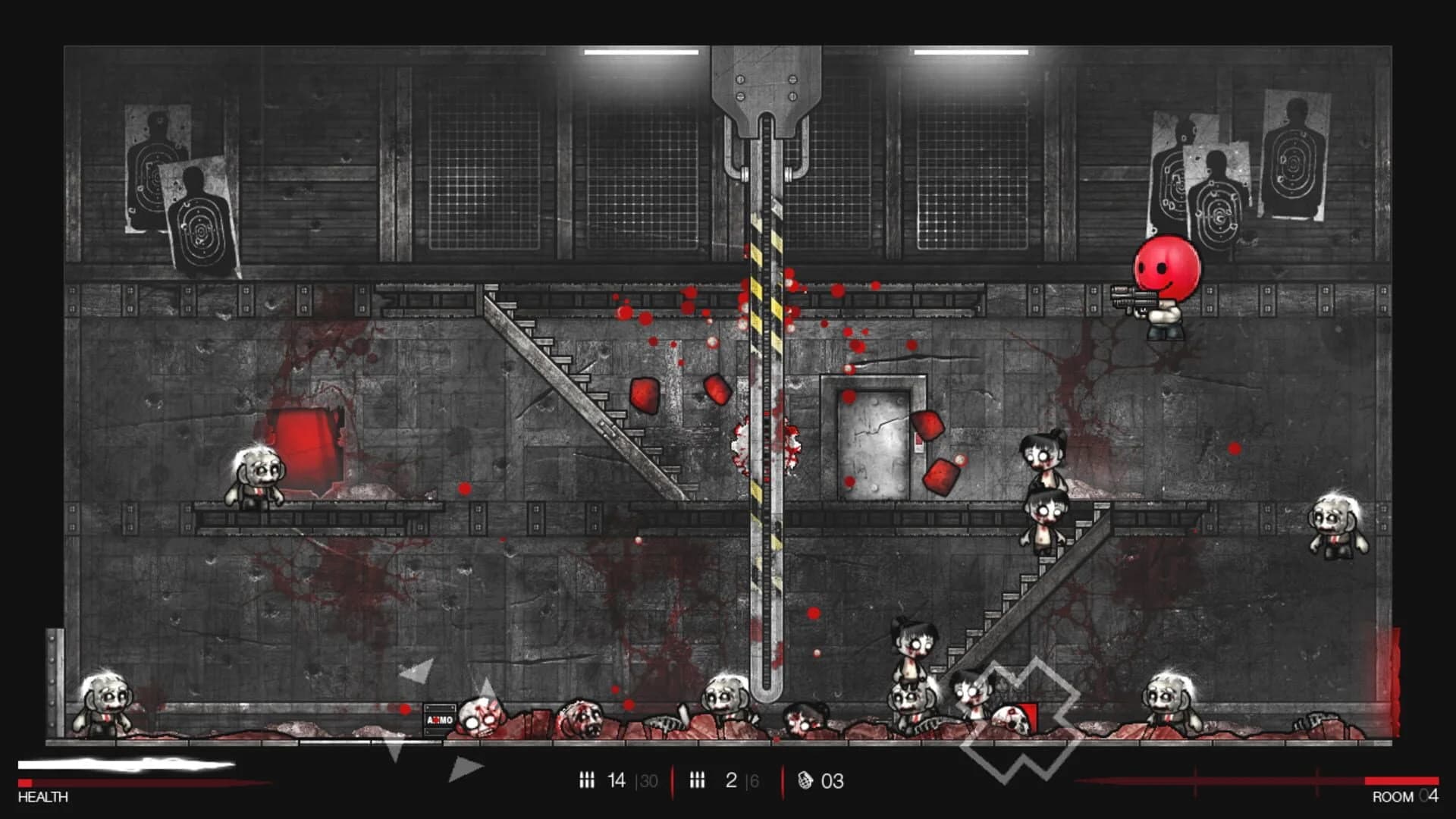Screen dimensions: 1456x819
Task: Click the left-pointing arrow near the ammo crate
Action: coord(415,670)
